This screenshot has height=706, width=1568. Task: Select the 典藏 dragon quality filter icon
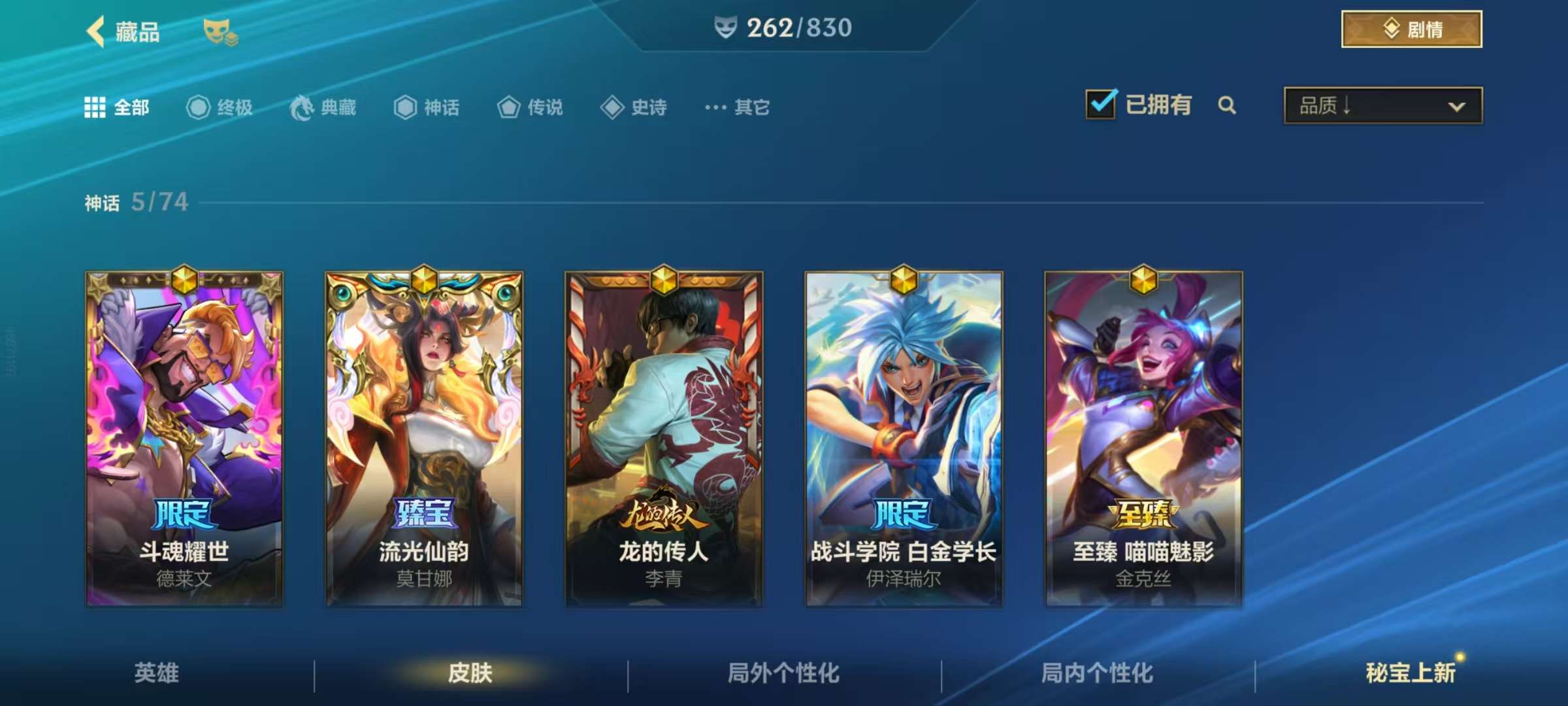(x=301, y=107)
